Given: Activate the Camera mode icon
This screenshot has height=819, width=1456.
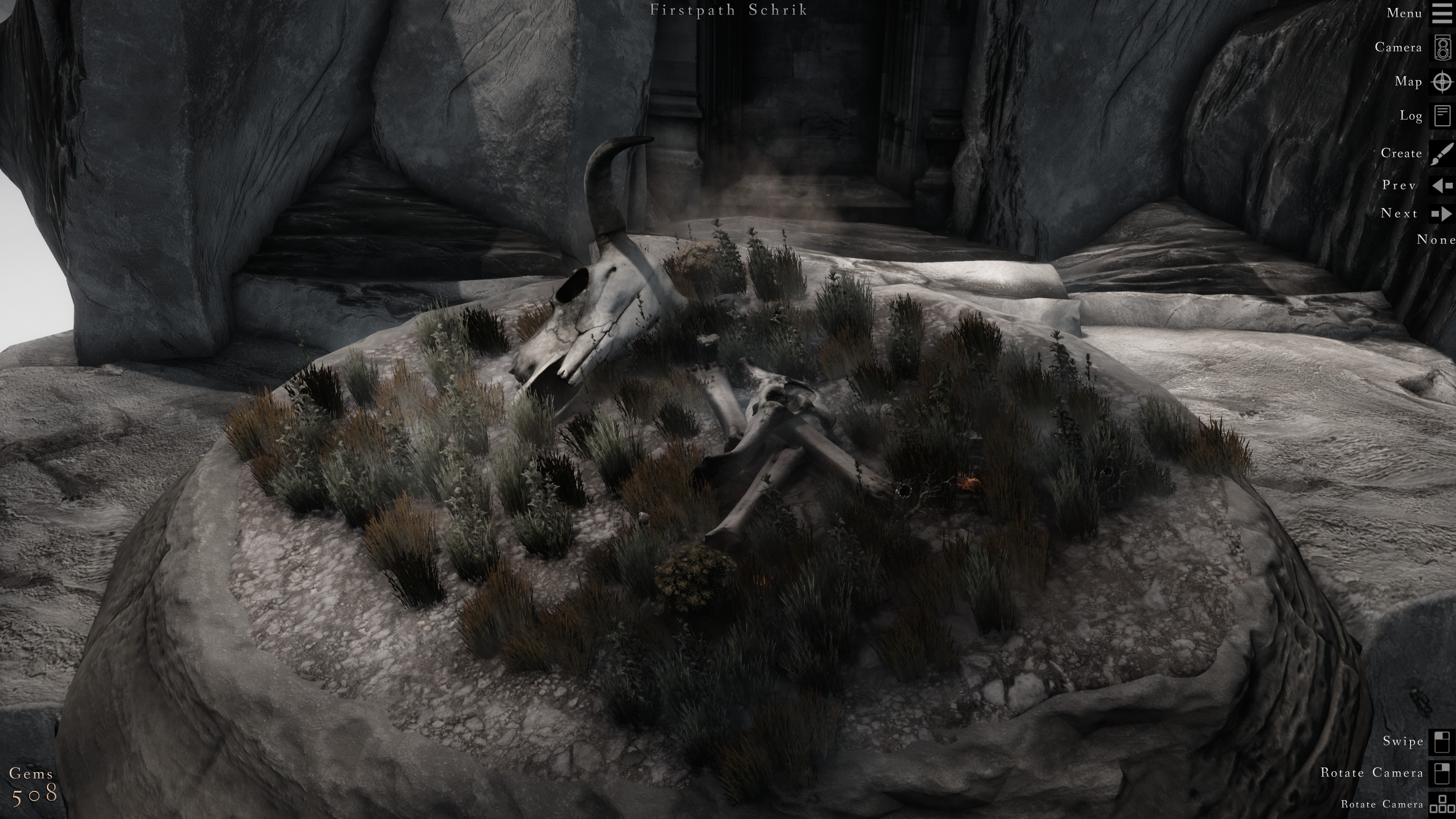Looking at the screenshot, I should tap(1442, 47).
